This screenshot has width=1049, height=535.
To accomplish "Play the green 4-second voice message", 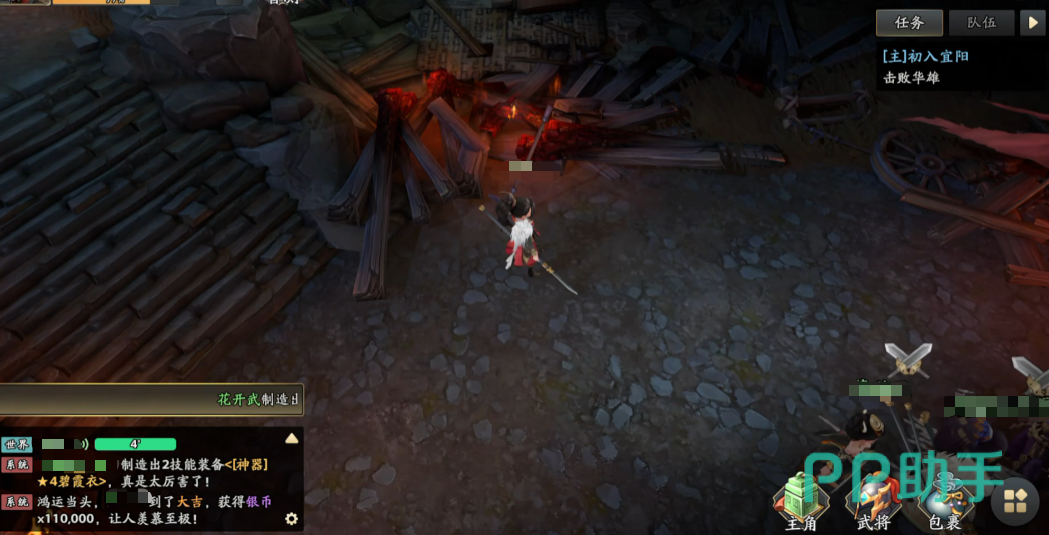I will pyautogui.click(x=135, y=444).
